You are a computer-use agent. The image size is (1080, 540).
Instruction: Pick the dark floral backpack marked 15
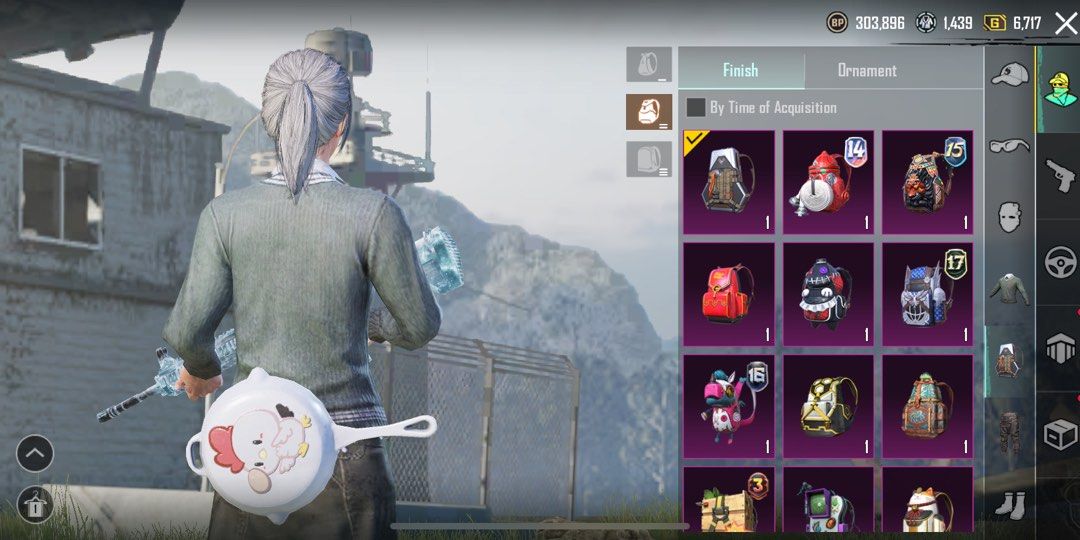927,182
